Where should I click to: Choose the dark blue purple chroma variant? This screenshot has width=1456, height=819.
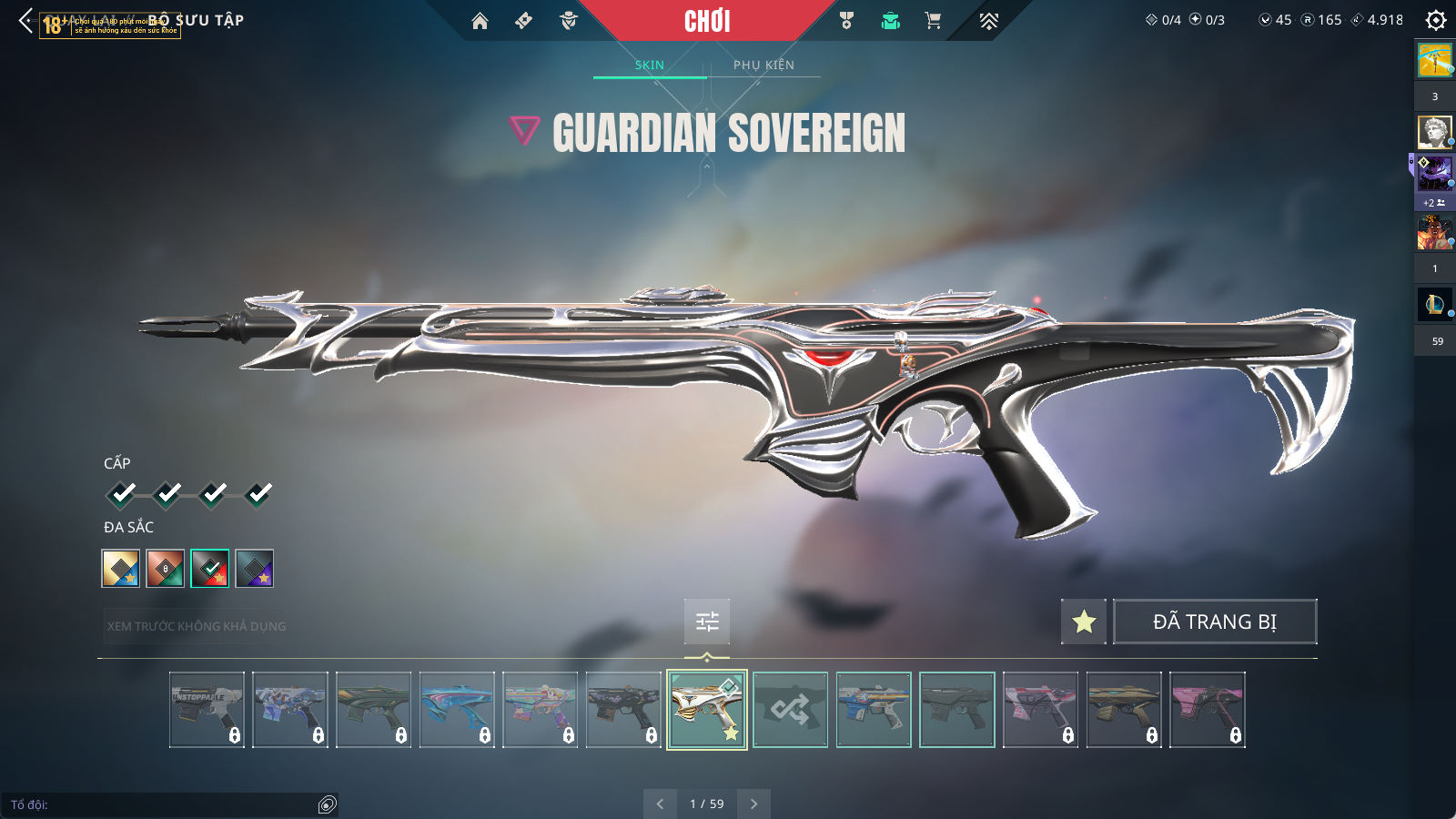pos(255,569)
